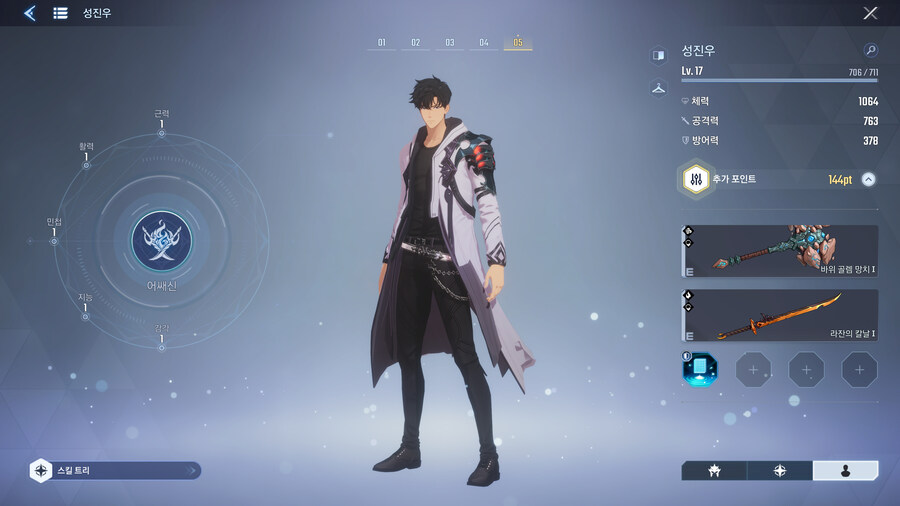Expand the 추가 포인트 arrow button
Image resolution: width=900 pixels, height=506 pixels.
click(x=868, y=180)
